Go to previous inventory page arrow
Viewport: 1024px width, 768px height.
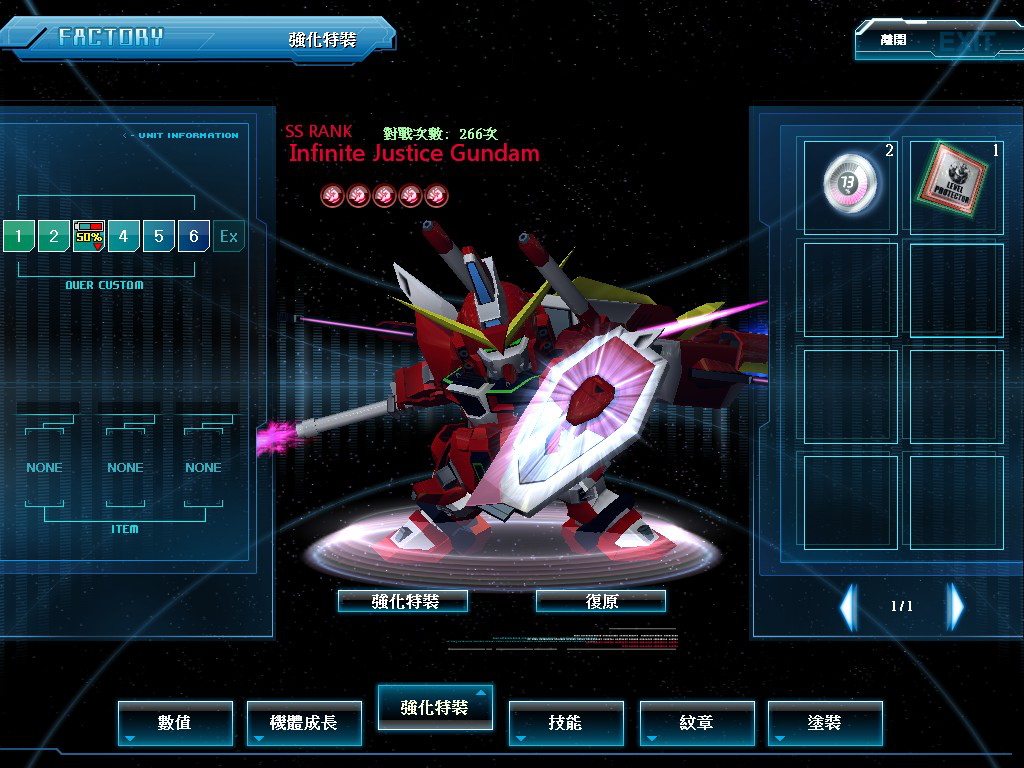(848, 606)
